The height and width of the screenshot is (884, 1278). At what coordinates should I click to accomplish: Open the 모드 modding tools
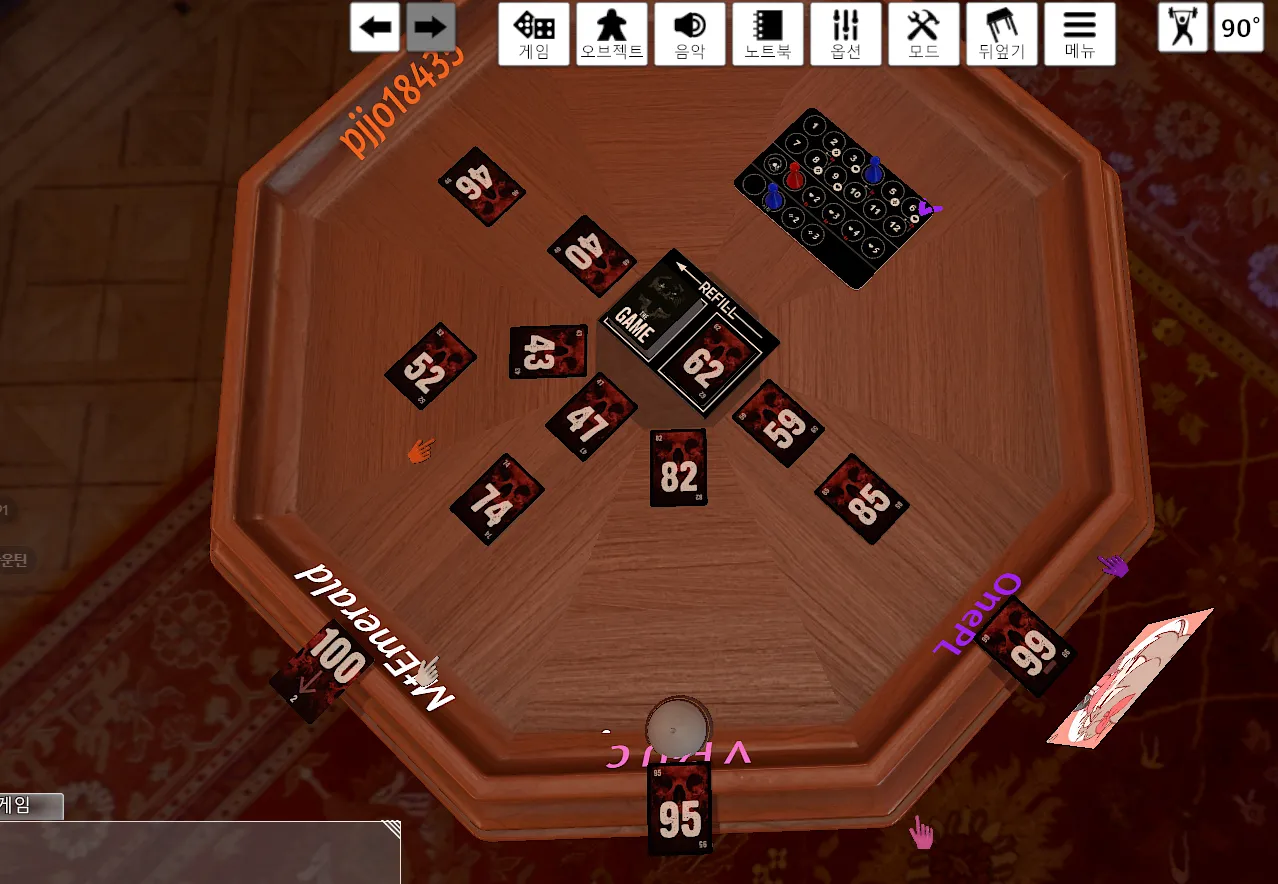pos(924,34)
